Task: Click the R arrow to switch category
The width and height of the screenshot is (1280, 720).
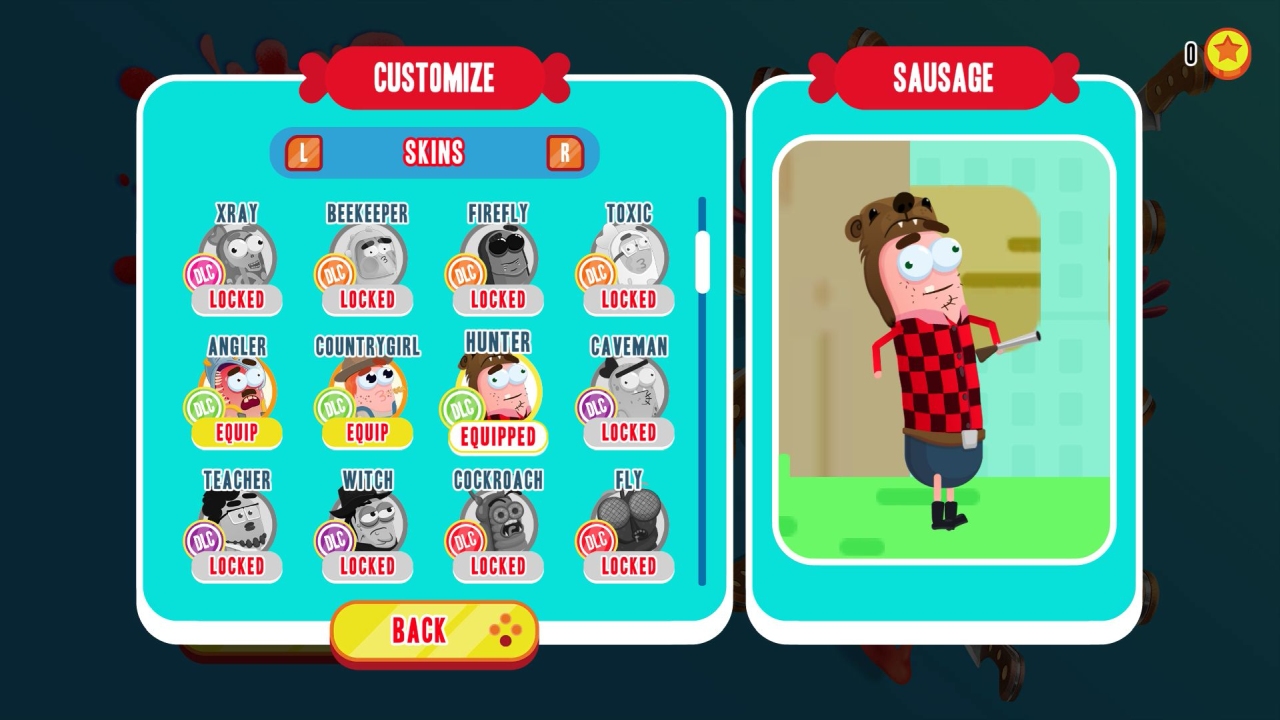Action: 566,152
